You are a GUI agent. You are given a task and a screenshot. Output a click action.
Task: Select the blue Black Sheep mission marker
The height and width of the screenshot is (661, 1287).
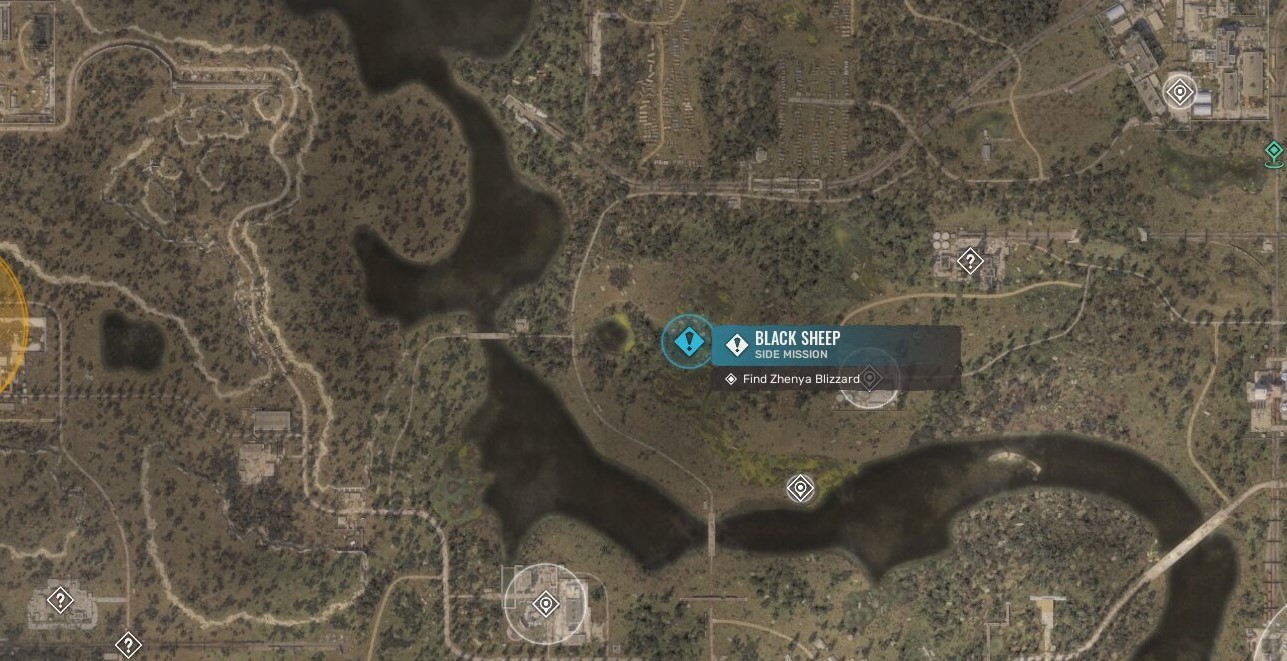688,342
